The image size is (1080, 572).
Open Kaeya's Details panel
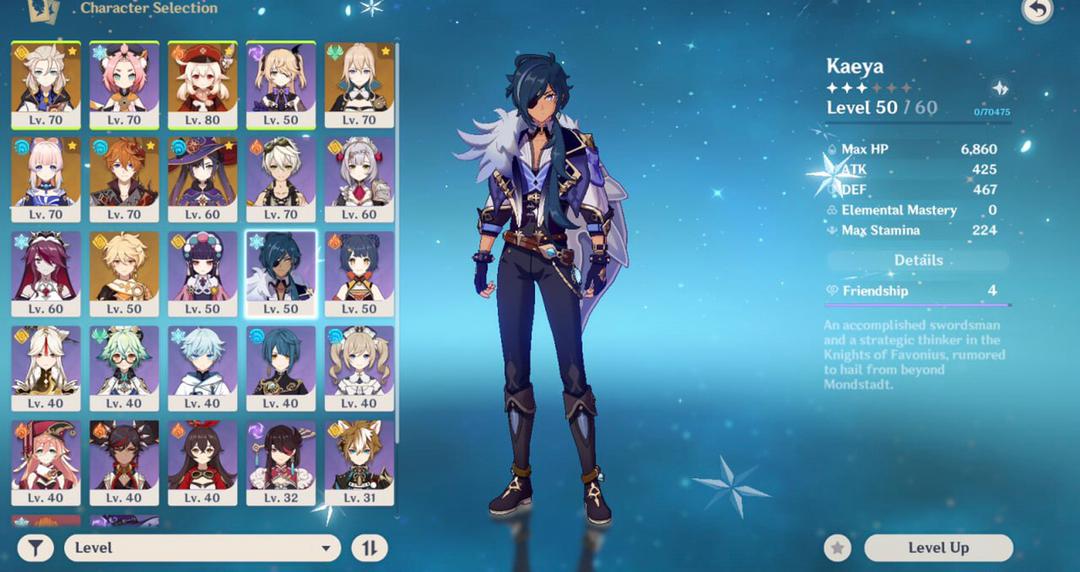coord(918,260)
